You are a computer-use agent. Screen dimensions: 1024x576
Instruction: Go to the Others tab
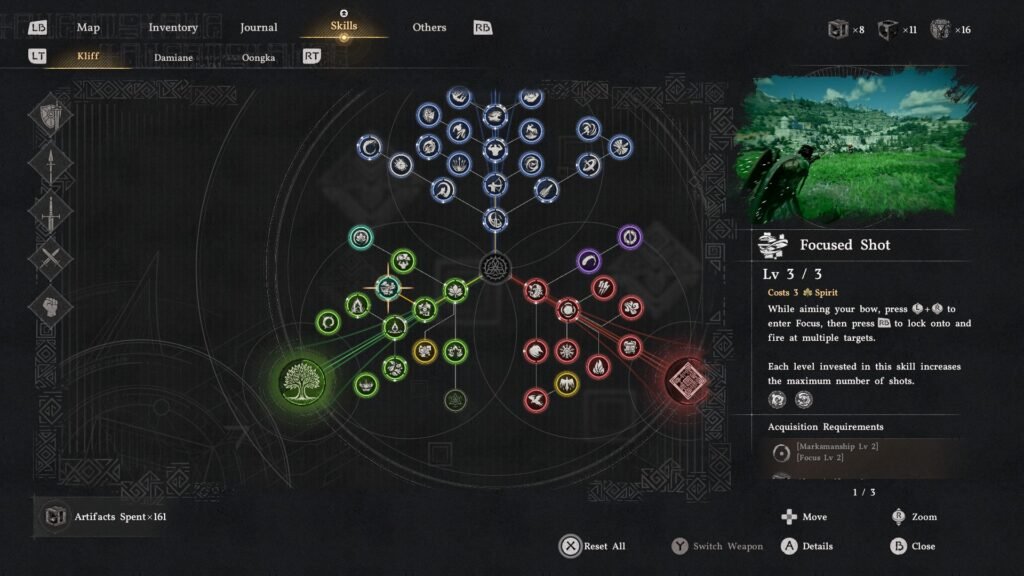click(429, 27)
